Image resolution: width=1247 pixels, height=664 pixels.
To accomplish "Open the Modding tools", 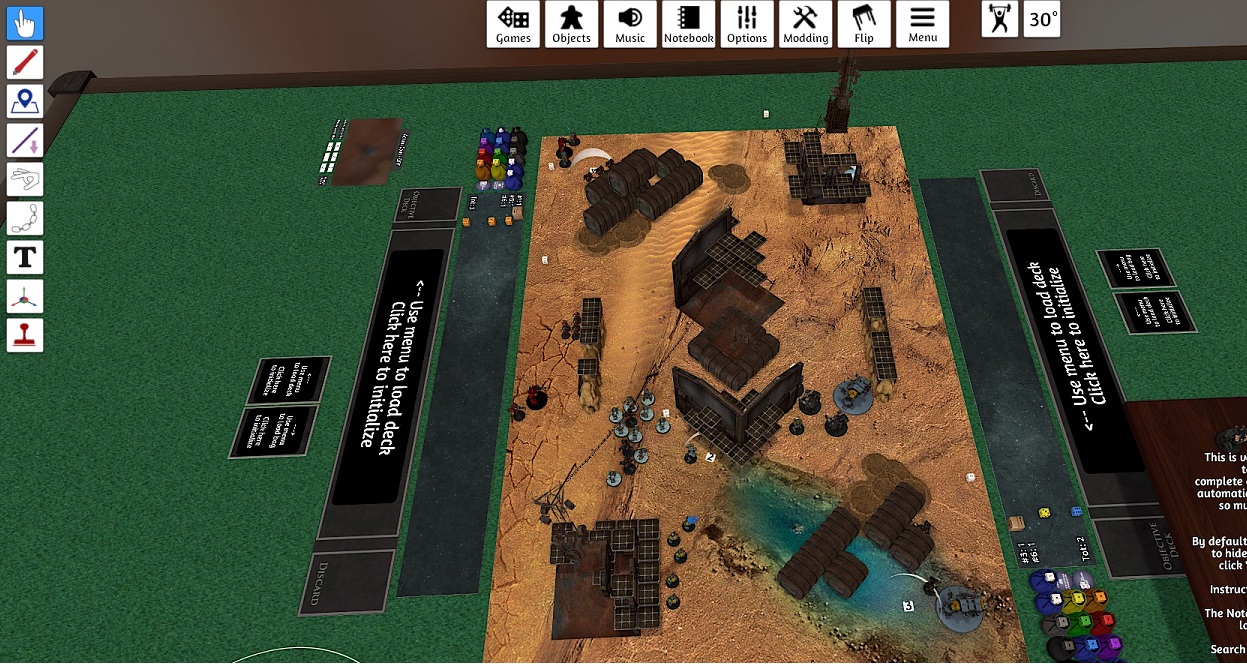I will coord(806,24).
